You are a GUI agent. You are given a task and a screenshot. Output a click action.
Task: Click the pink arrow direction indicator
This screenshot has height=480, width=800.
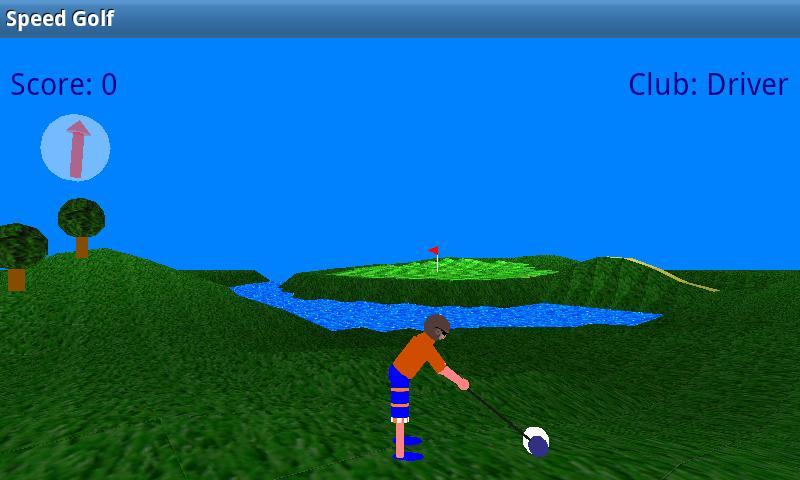75,148
